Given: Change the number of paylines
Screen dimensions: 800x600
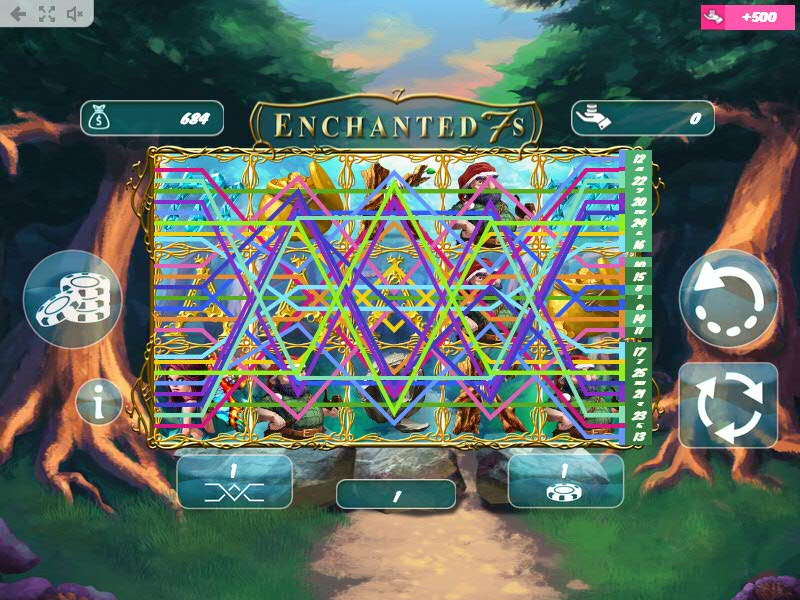Looking at the screenshot, I should pos(234,481).
